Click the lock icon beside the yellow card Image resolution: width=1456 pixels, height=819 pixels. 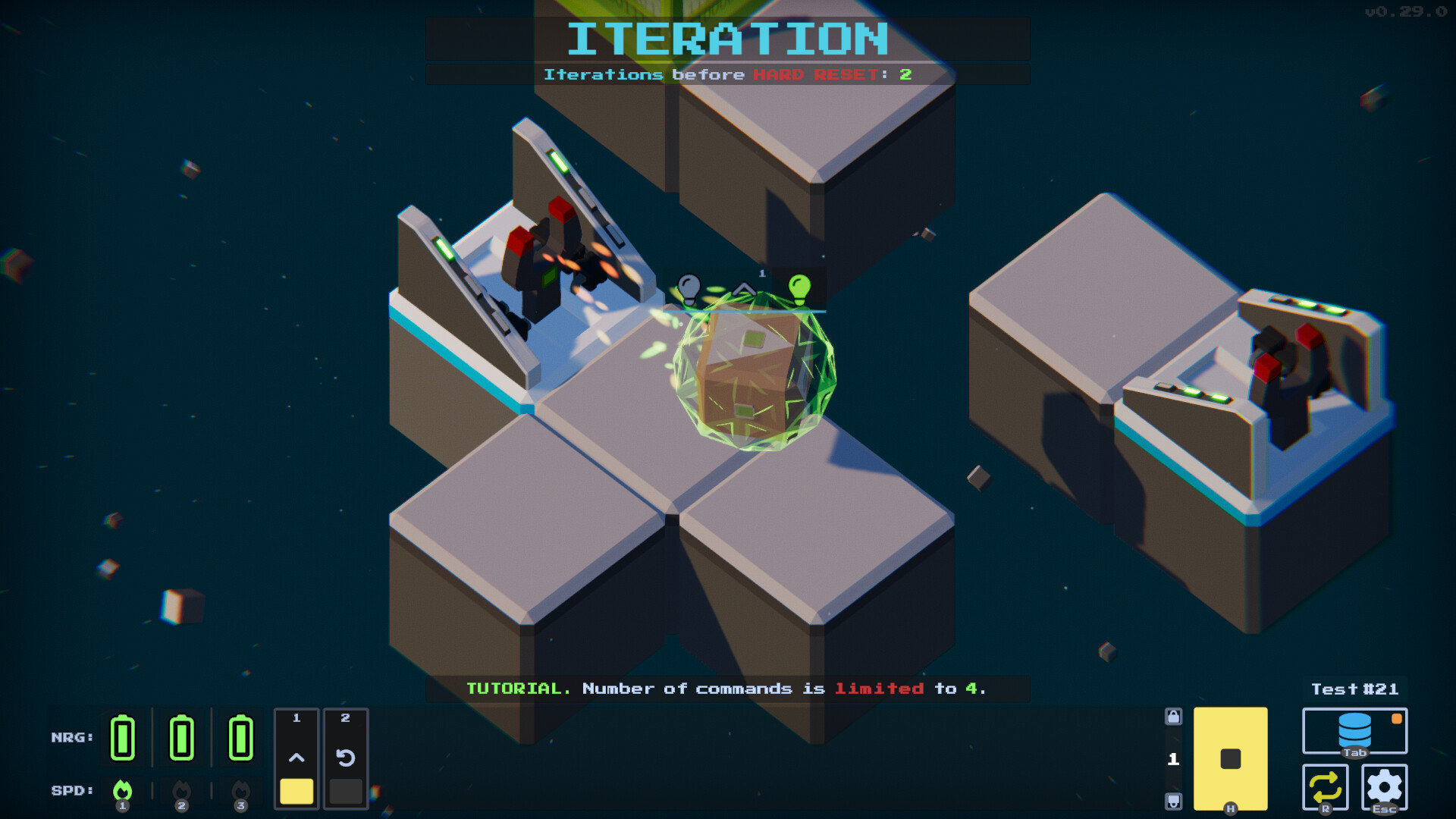pos(1174,717)
